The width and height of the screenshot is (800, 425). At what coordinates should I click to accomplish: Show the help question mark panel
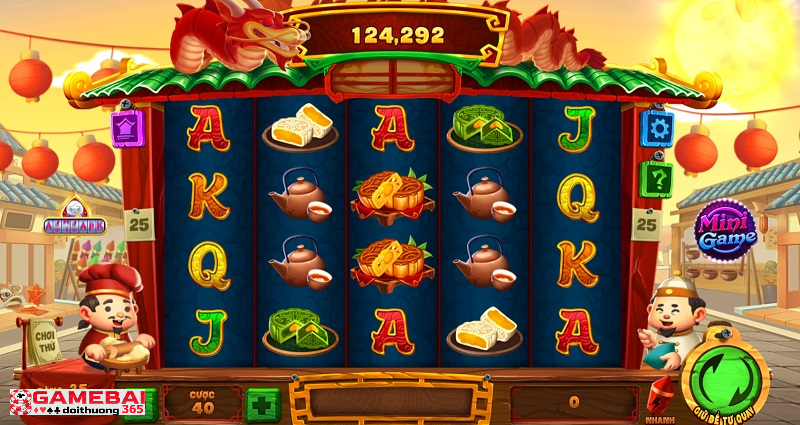656,180
